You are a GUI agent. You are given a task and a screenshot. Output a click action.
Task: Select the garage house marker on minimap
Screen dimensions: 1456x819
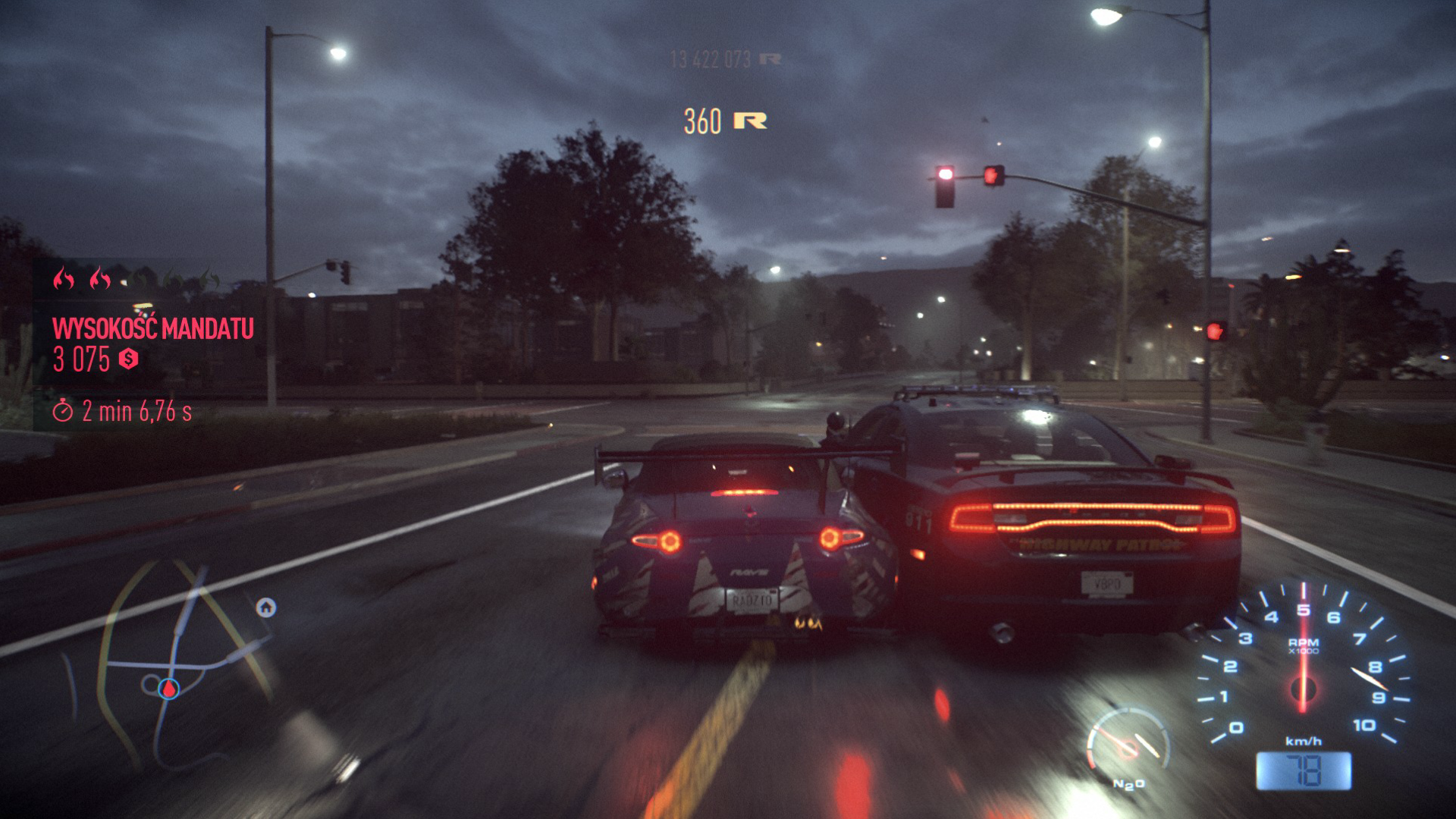pyautogui.click(x=266, y=607)
